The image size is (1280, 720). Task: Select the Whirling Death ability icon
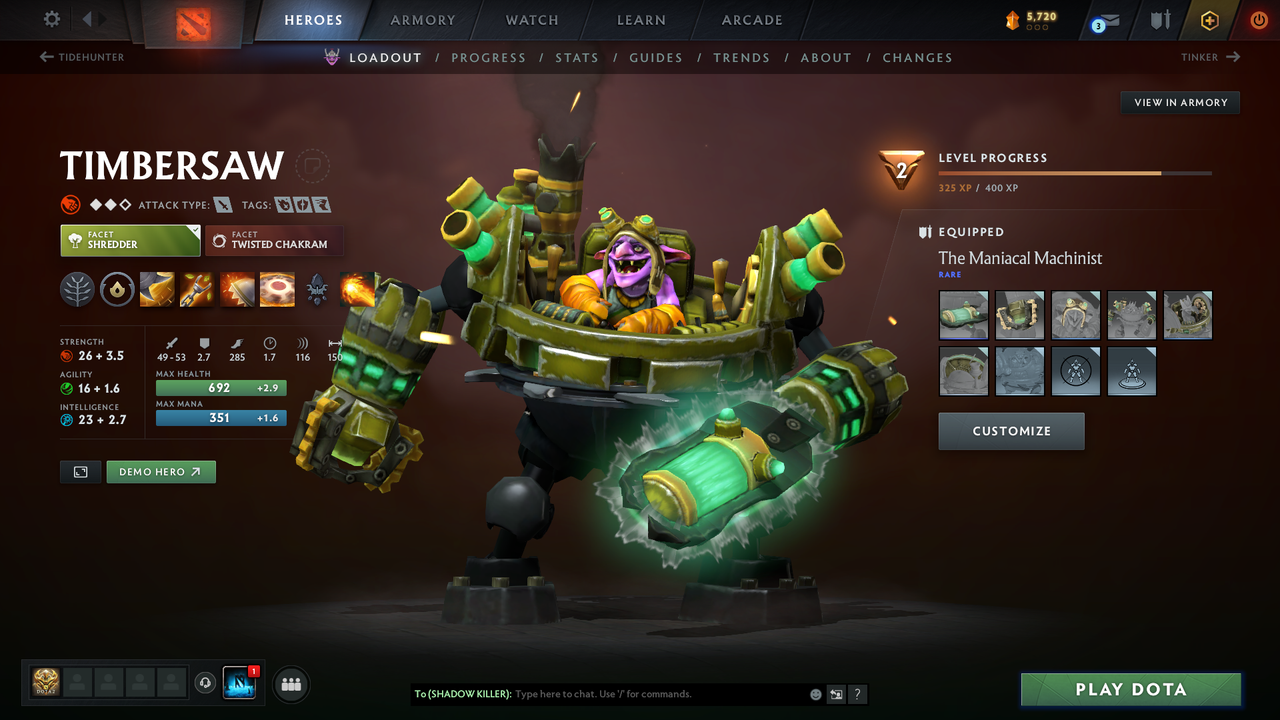point(157,290)
